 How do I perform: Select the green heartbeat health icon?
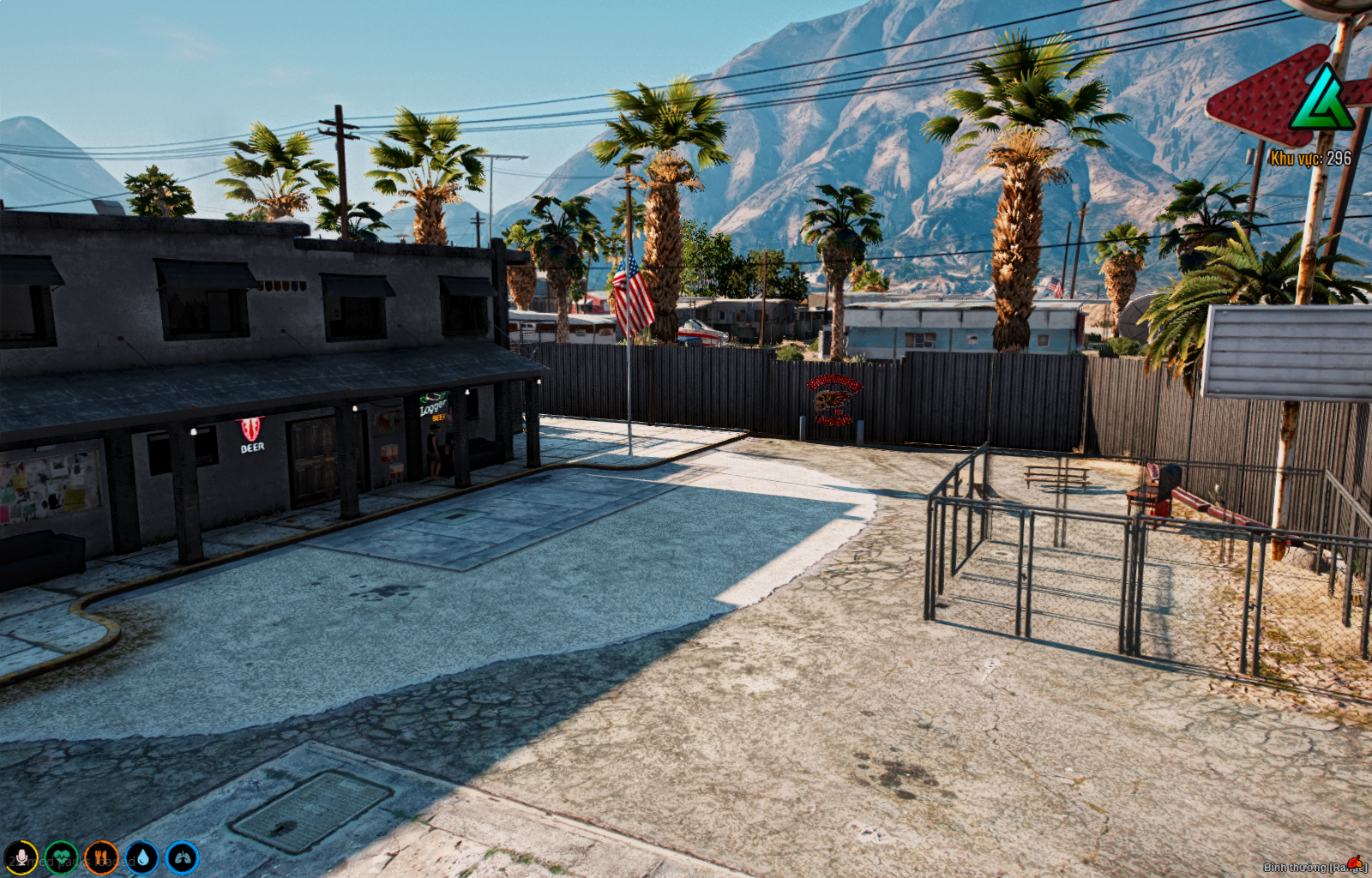click(x=61, y=857)
